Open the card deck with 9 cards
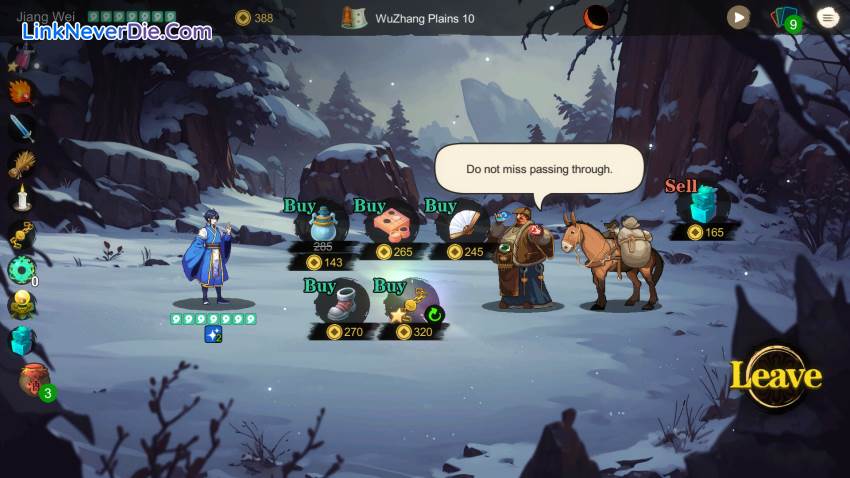The image size is (850, 478). point(784,18)
